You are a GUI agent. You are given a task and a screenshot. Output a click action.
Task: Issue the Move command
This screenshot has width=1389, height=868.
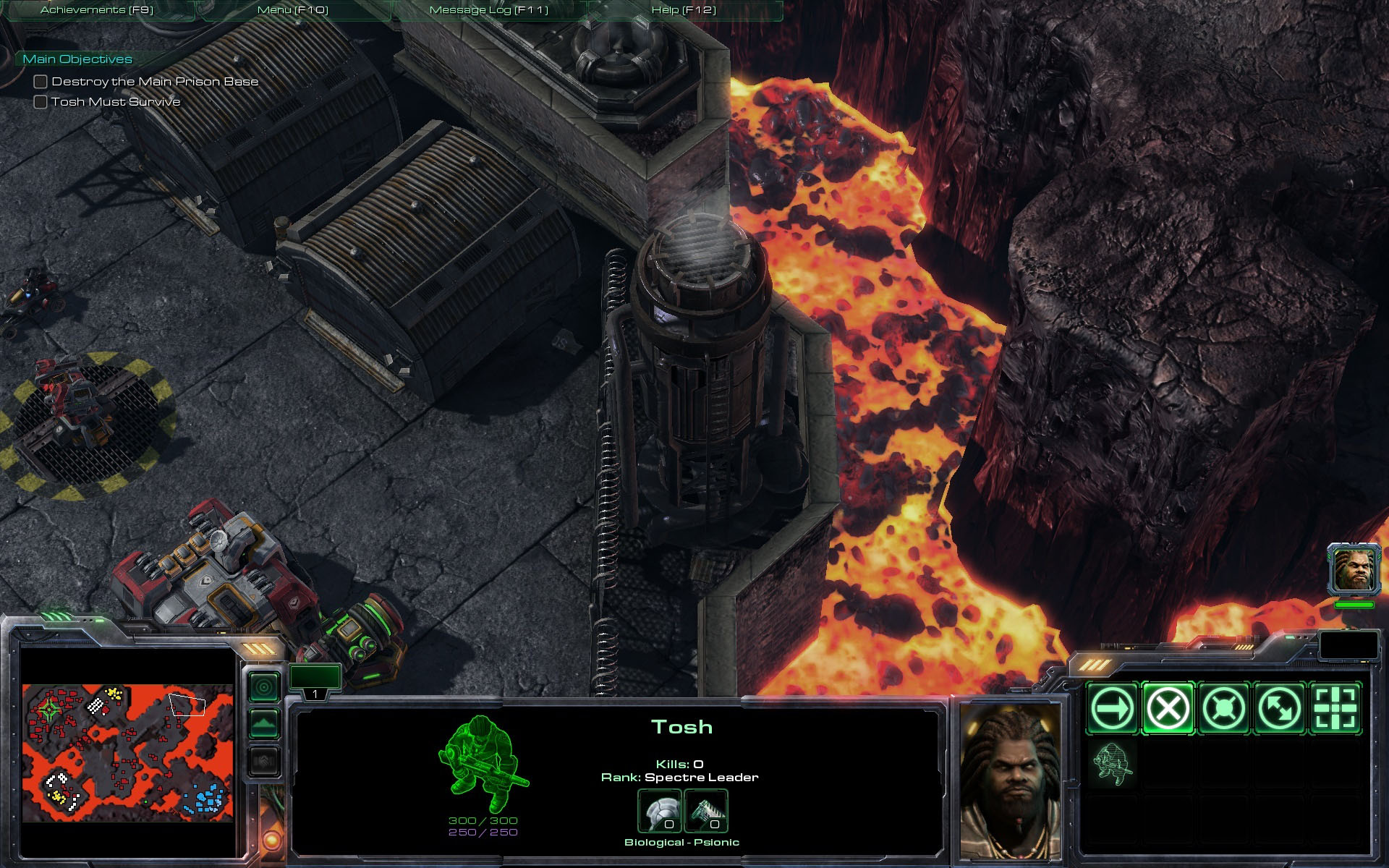coord(1112,708)
